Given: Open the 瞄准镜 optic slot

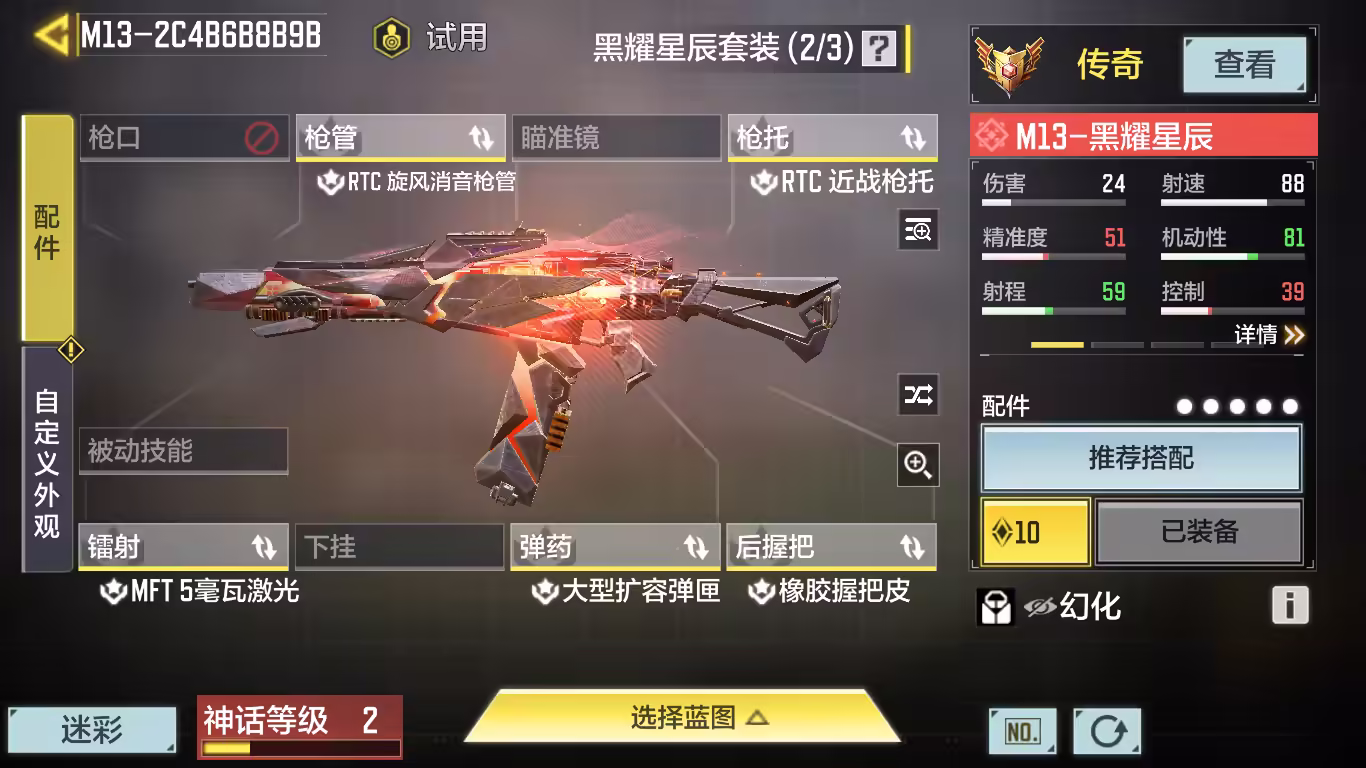Looking at the screenshot, I should point(615,138).
